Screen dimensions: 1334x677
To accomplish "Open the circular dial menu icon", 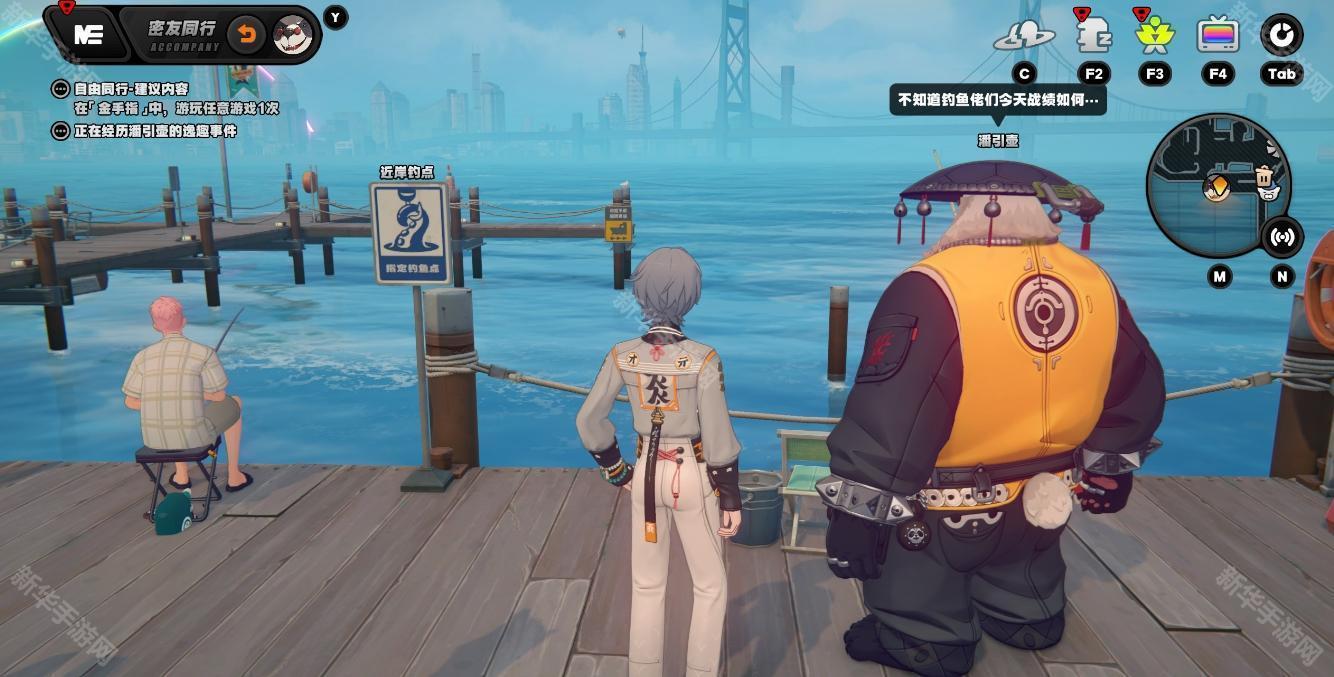I will (x=1281, y=35).
